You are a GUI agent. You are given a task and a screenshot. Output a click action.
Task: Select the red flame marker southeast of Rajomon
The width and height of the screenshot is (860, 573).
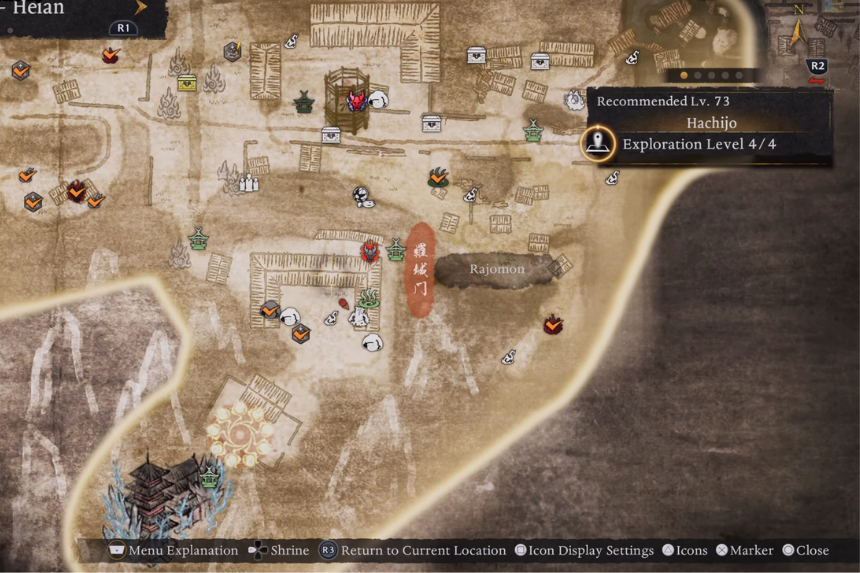(553, 324)
